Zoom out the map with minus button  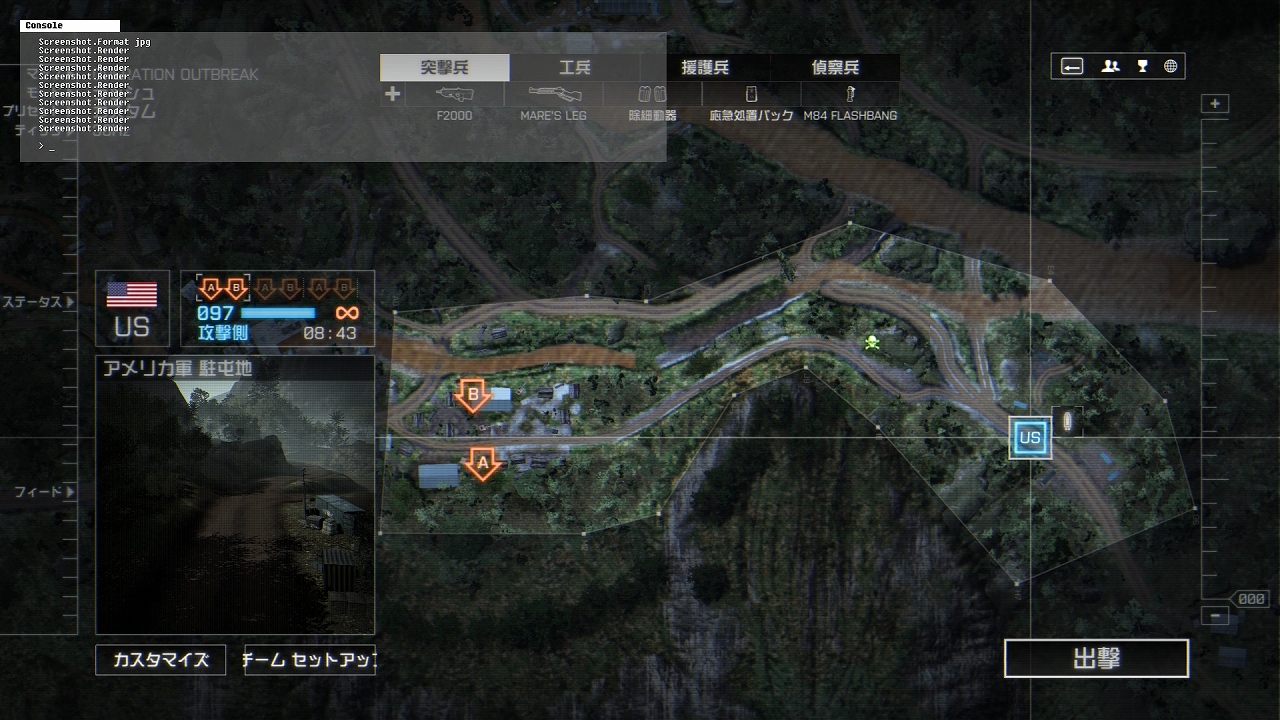point(1215,616)
